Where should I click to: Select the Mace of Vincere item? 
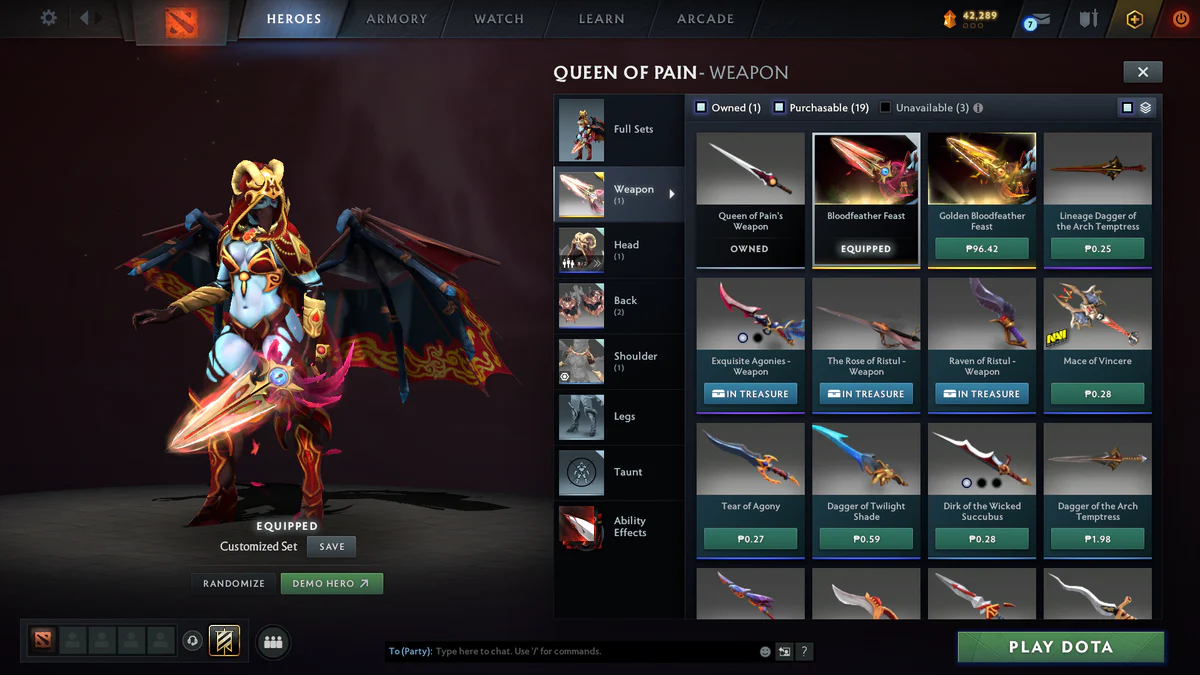pyautogui.click(x=1097, y=325)
